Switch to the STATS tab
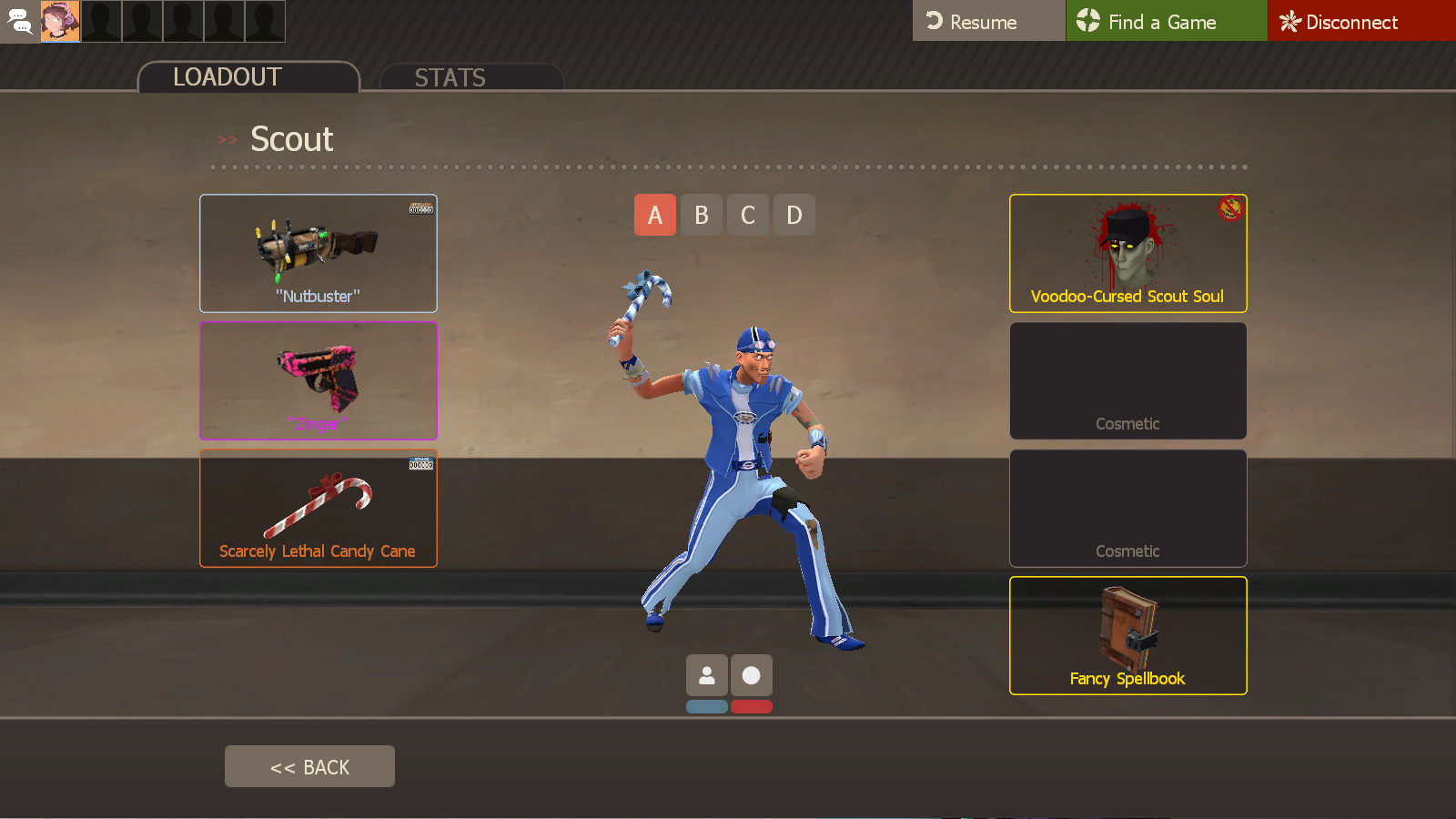This screenshot has width=1456, height=819. coord(450,77)
